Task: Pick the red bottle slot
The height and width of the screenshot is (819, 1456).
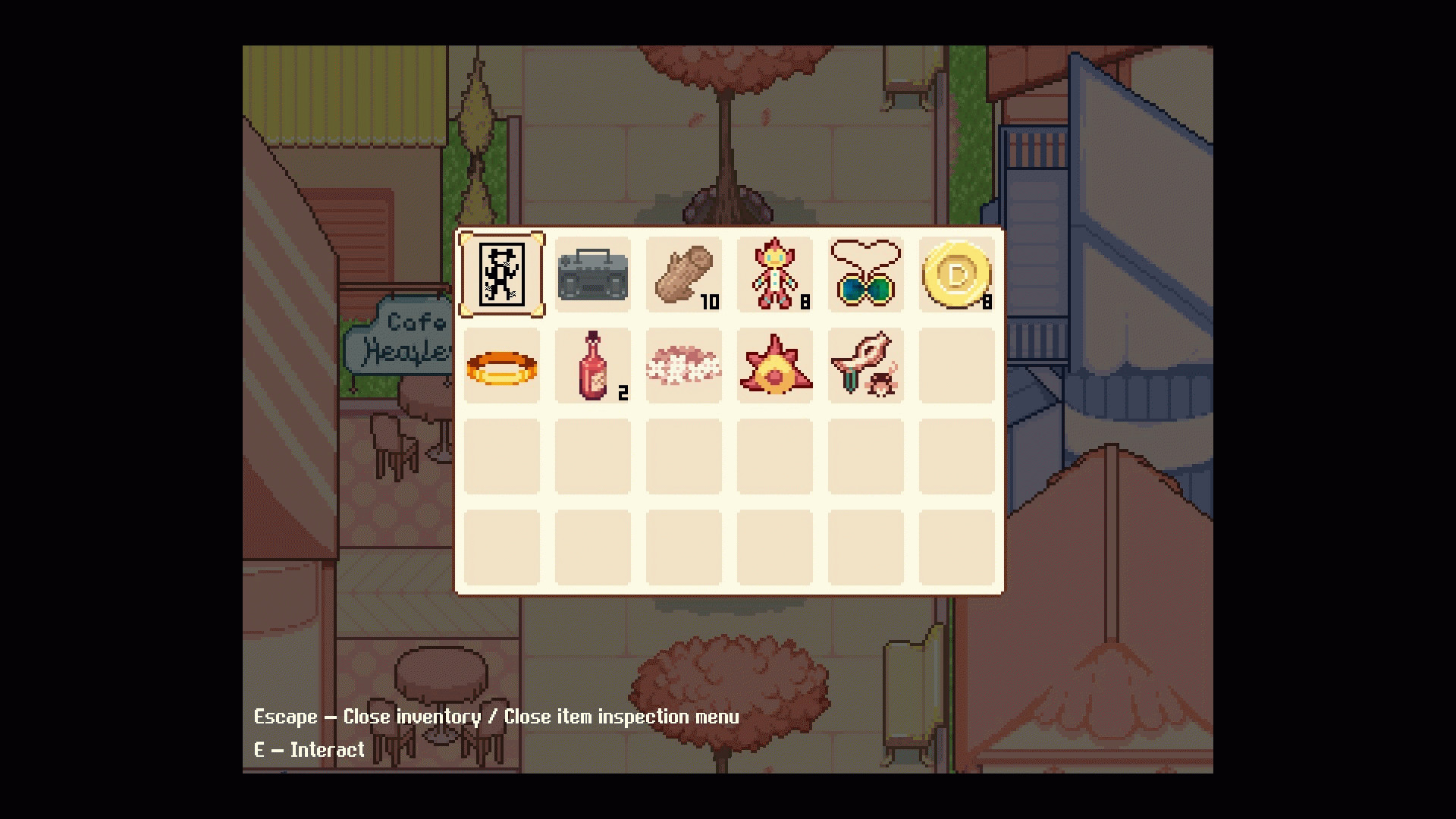Action: (x=592, y=367)
